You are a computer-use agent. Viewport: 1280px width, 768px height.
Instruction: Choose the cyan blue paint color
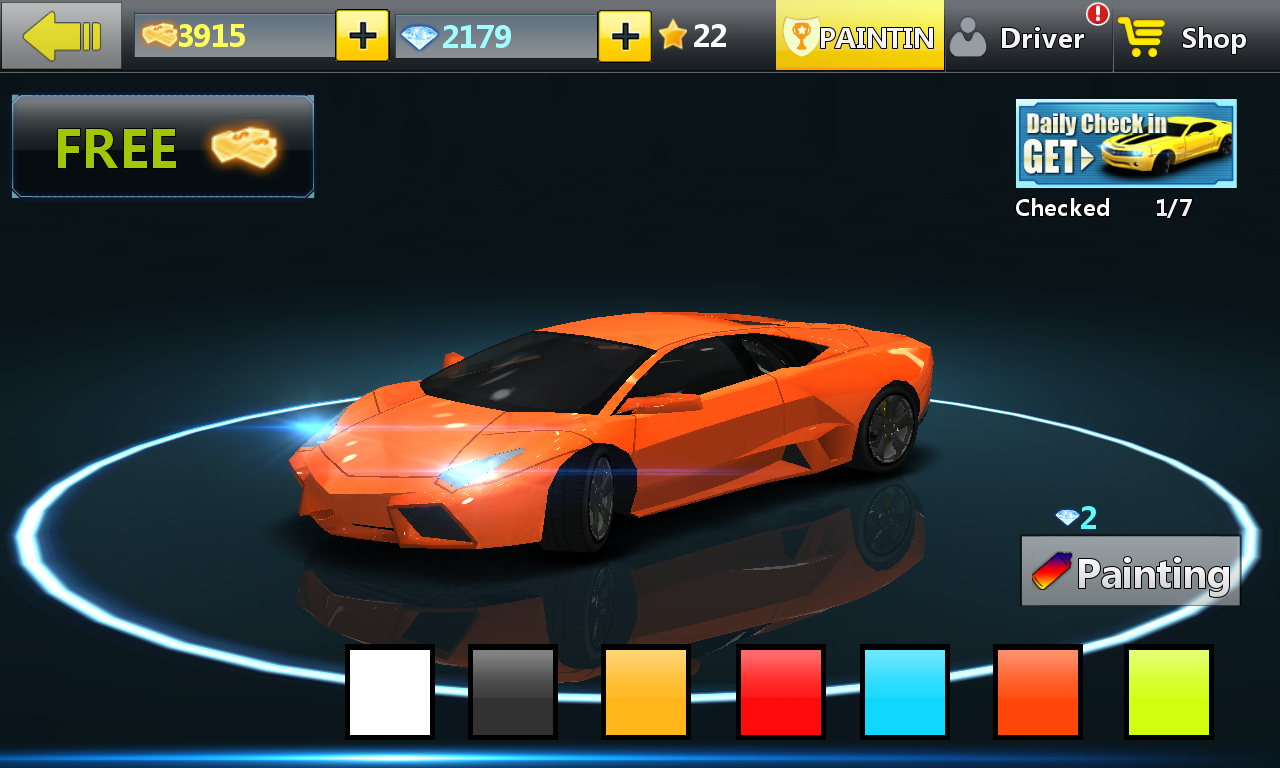pos(905,692)
